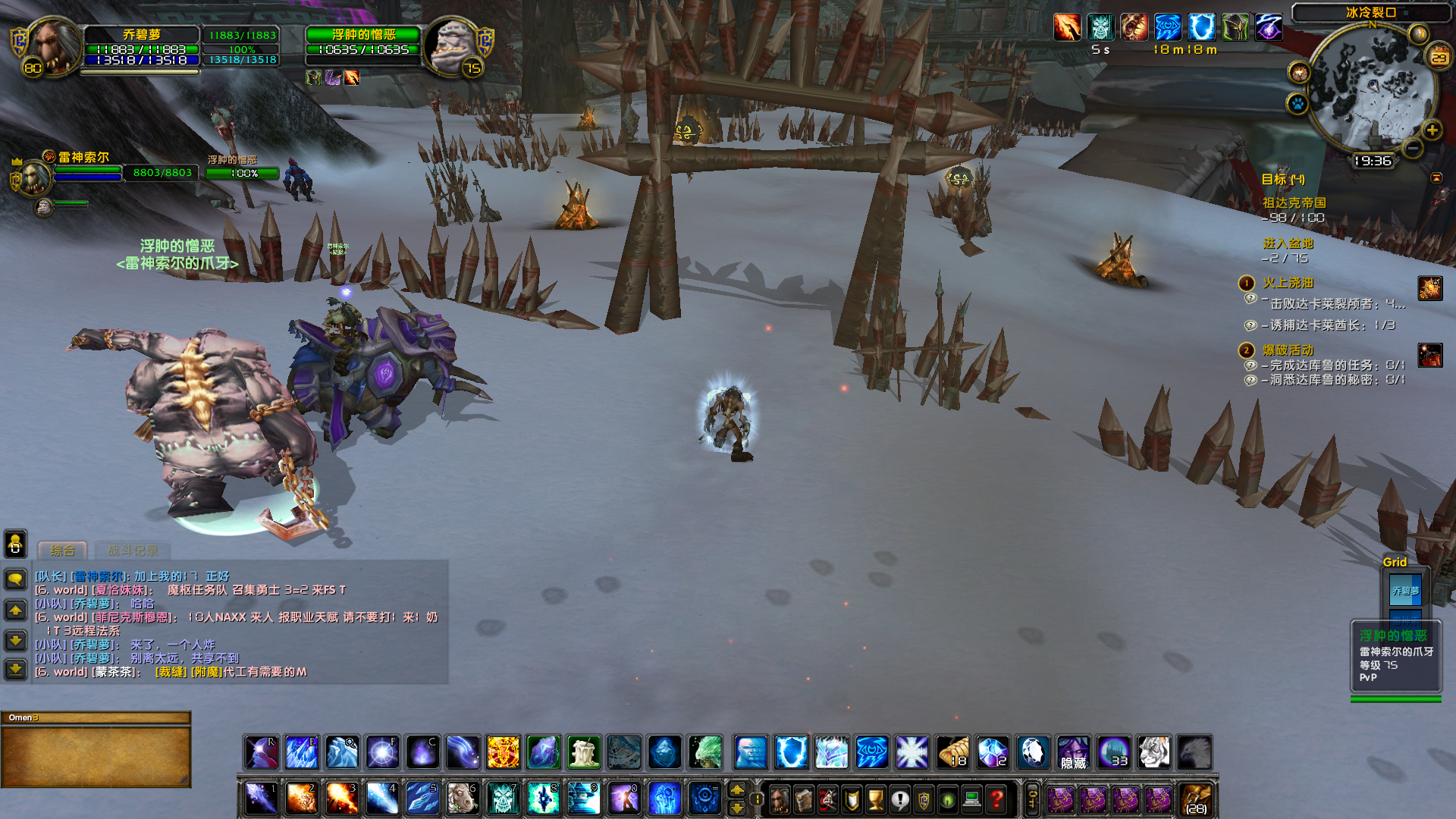Click the quest item icon next to 火上浇油
The image size is (1456, 819).
[1429, 289]
